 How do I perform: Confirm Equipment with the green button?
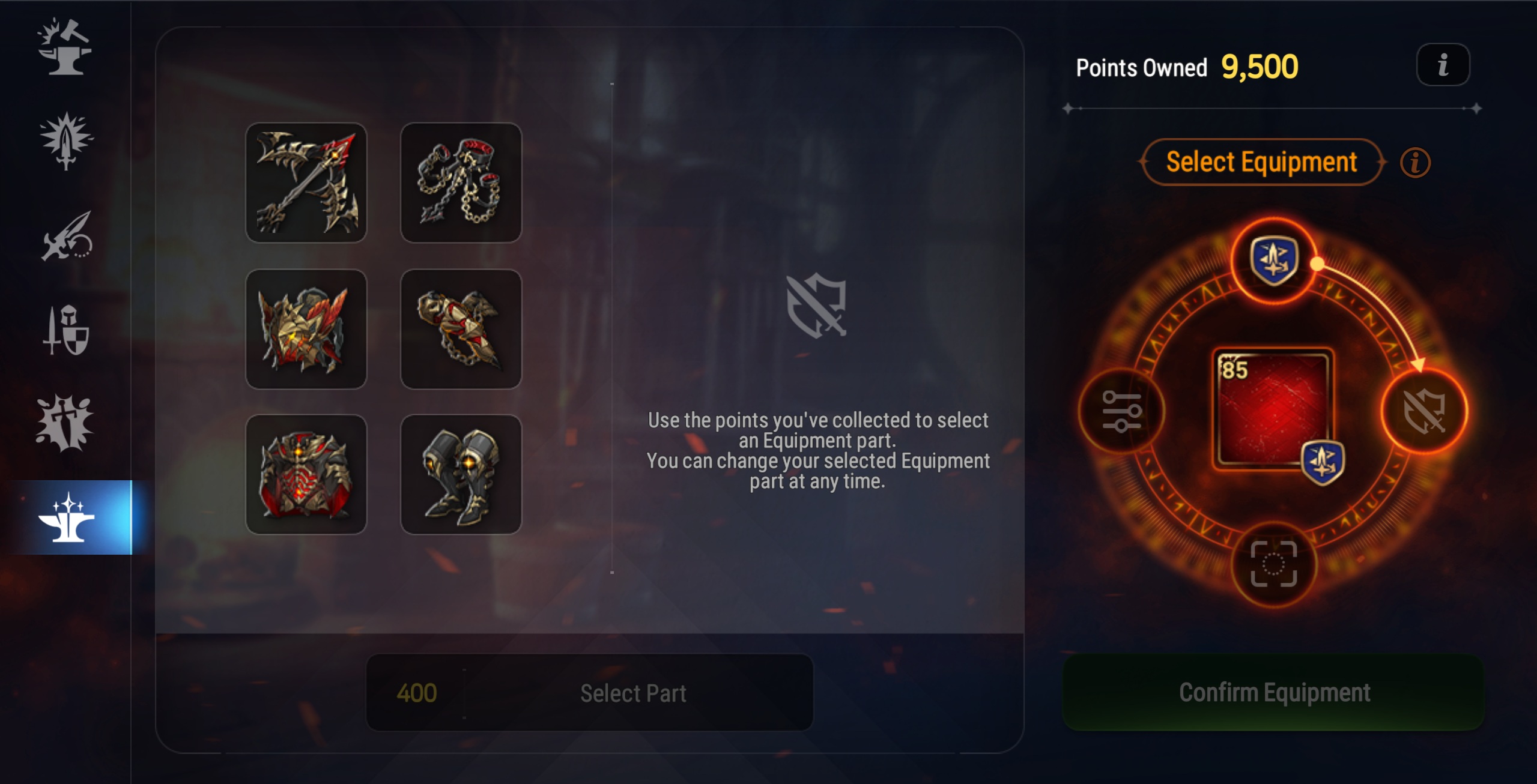(x=1273, y=693)
